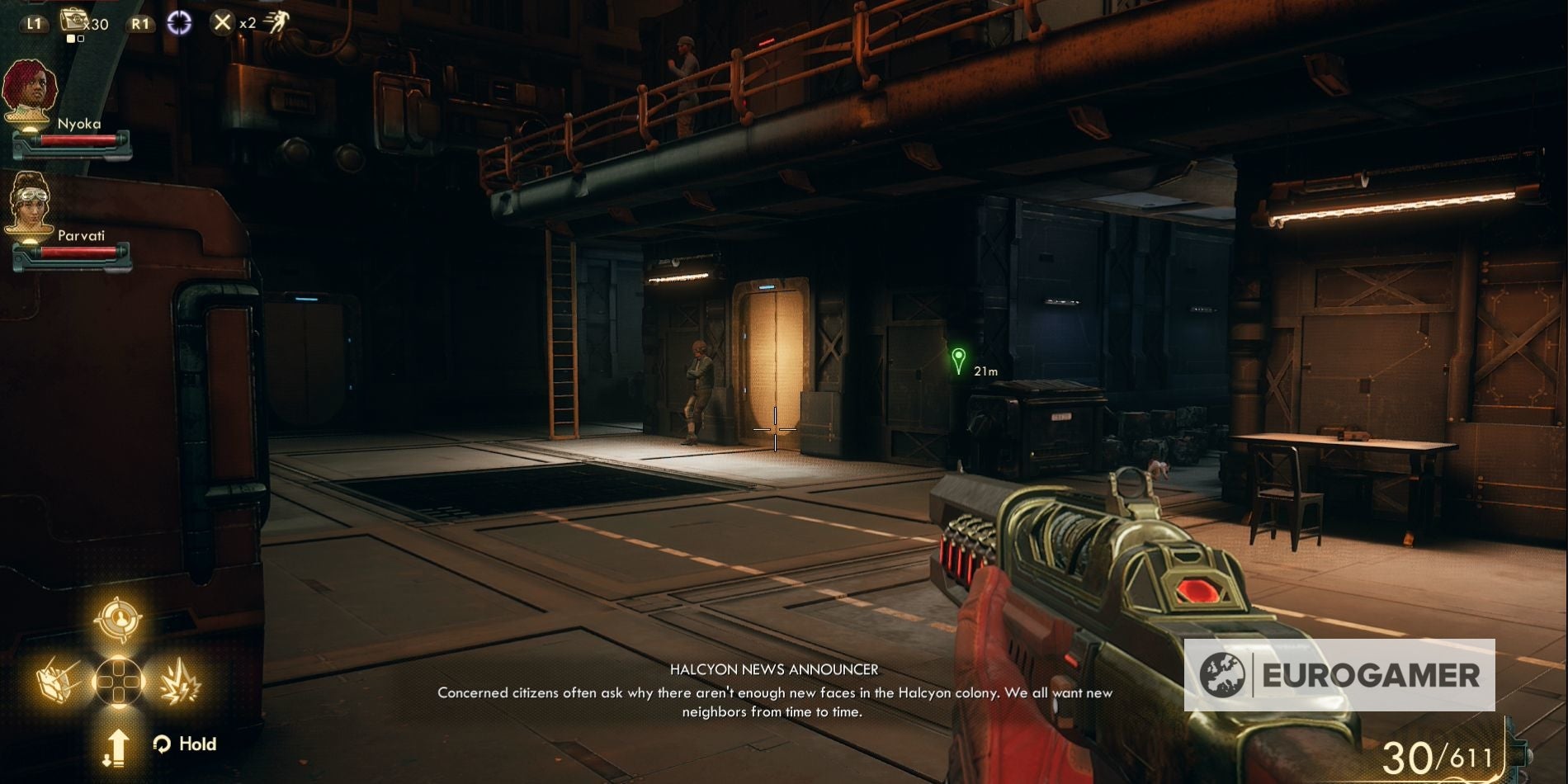Select the Adreno inhaler consumable icon
Image resolution: width=1568 pixels, height=784 pixels.
73,20
